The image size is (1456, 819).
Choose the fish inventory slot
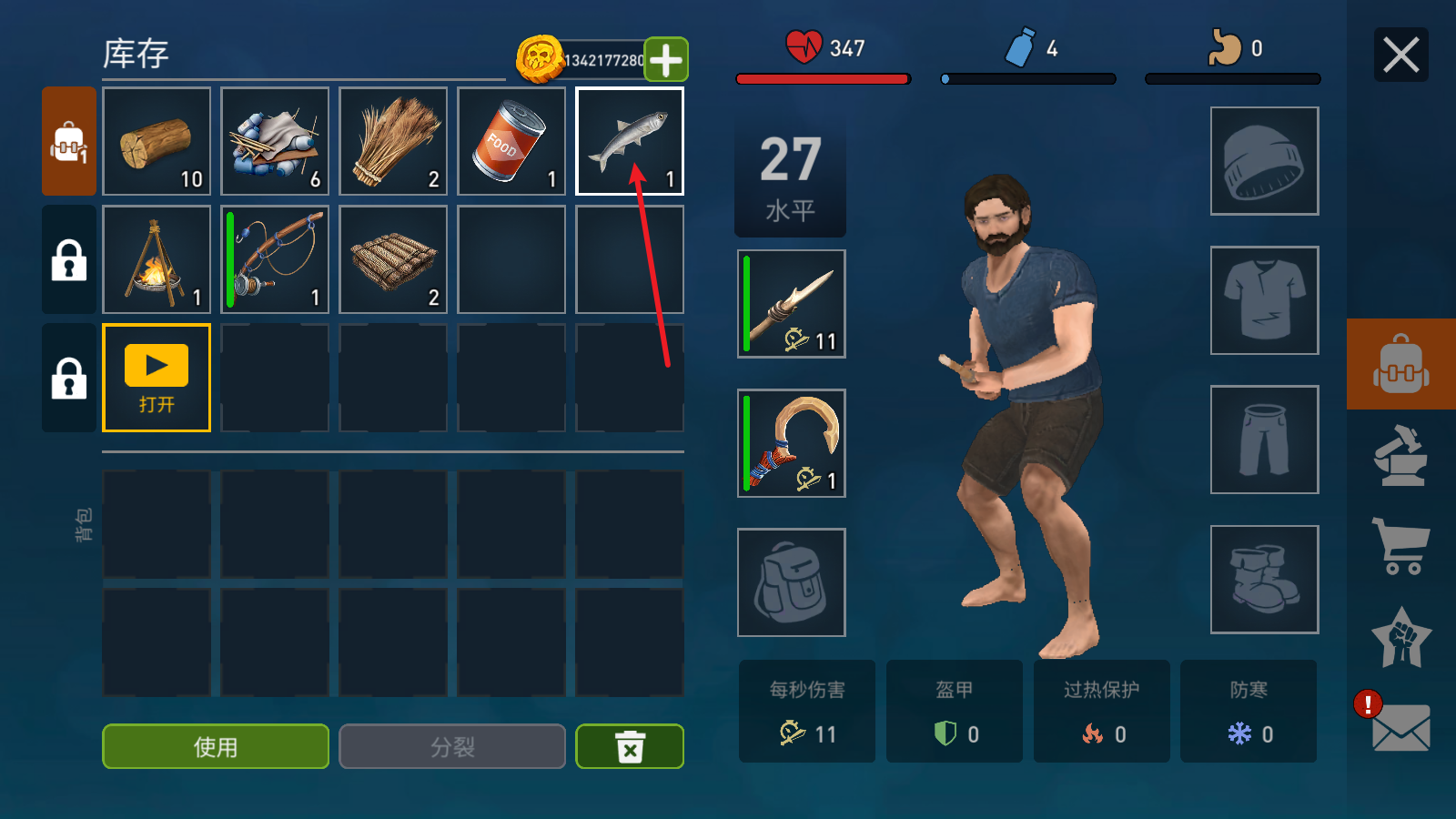pos(630,141)
